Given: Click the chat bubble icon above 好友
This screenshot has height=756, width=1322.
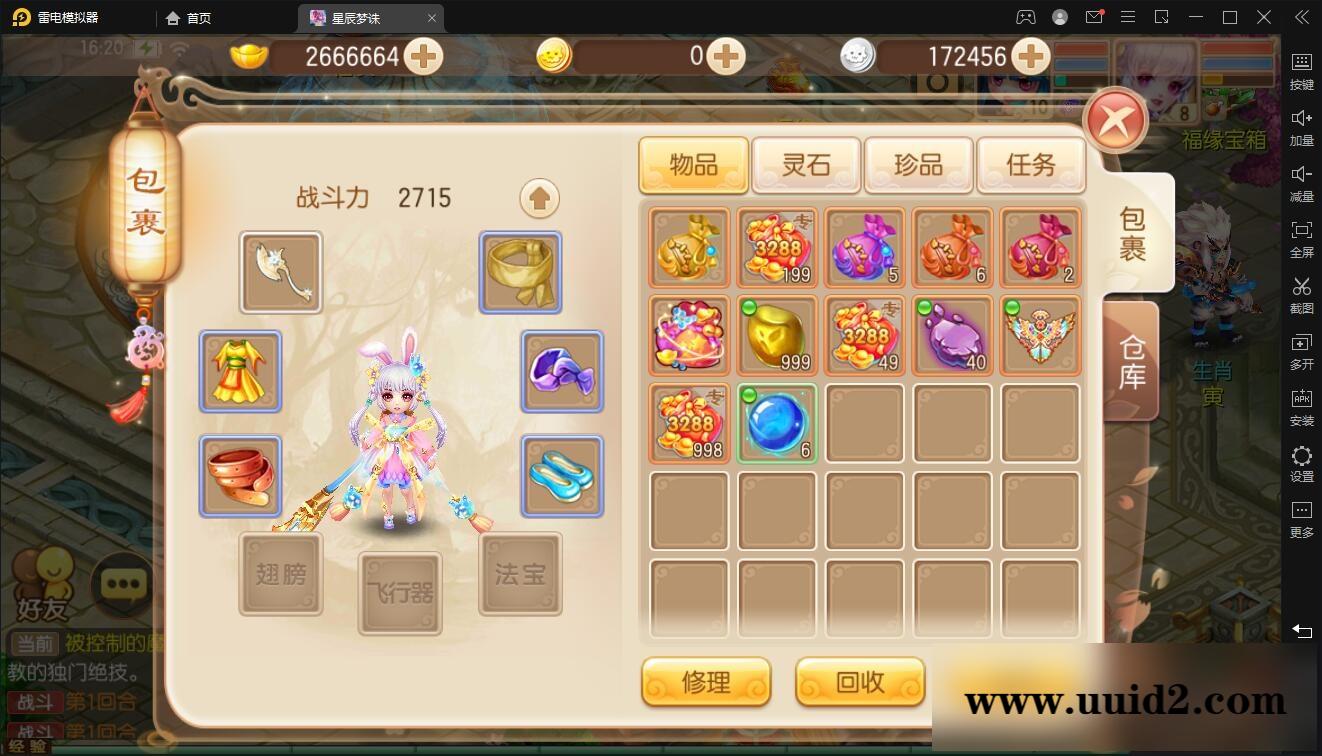Looking at the screenshot, I should [x=122, y=584].
